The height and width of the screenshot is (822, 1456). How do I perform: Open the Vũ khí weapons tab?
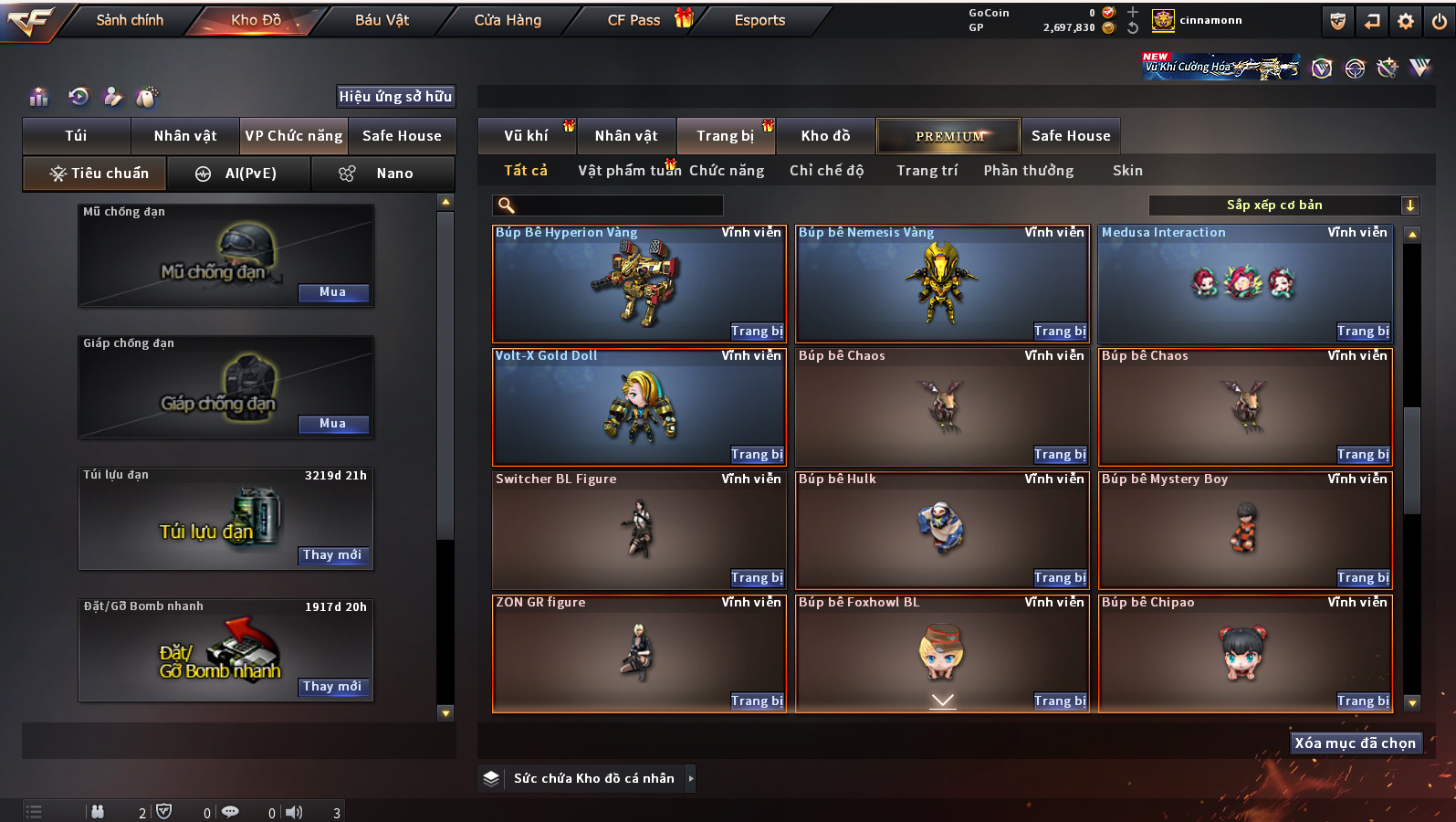click(x=526, y=136)
